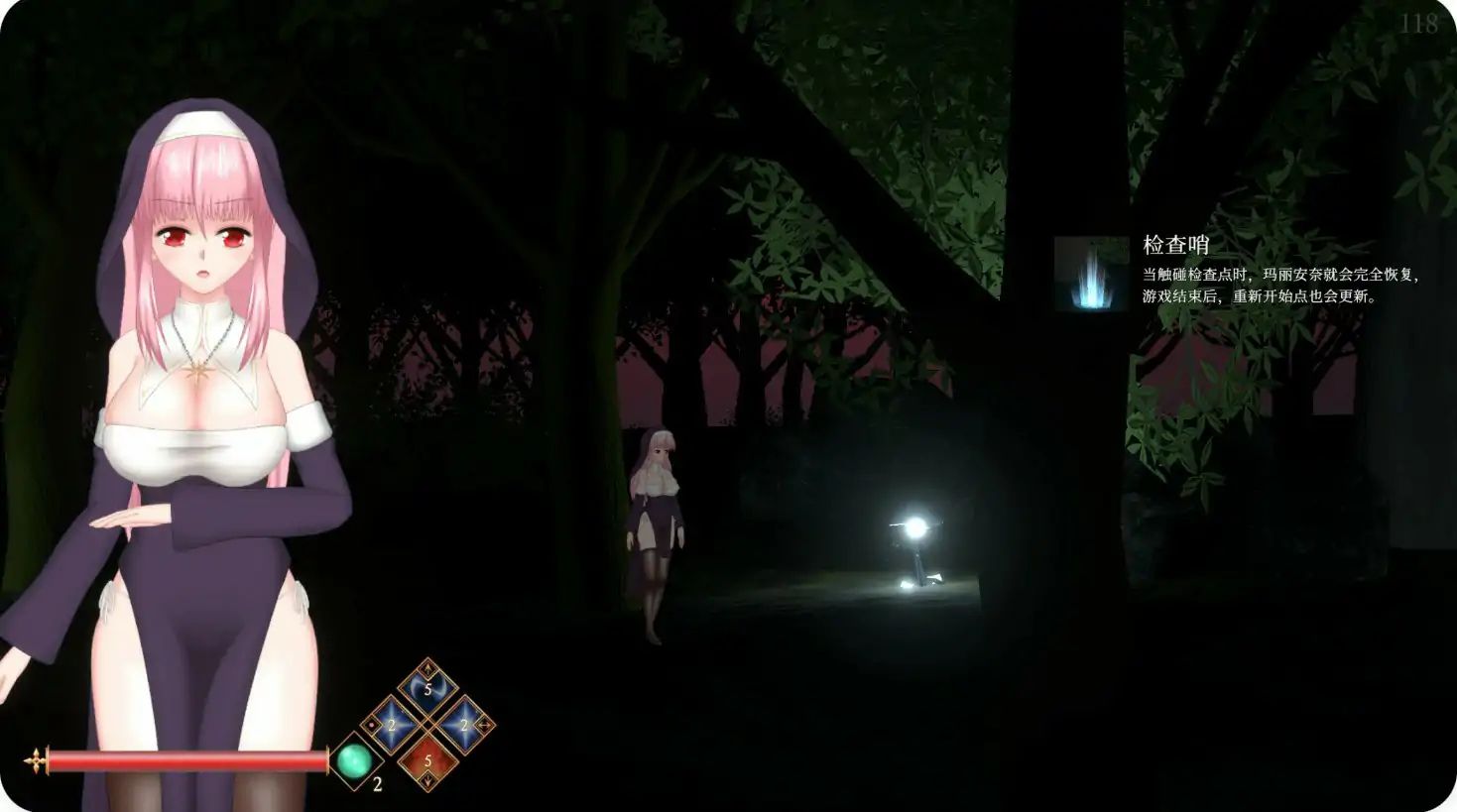Activate the red skill diamond costing 5

(427, 758)
